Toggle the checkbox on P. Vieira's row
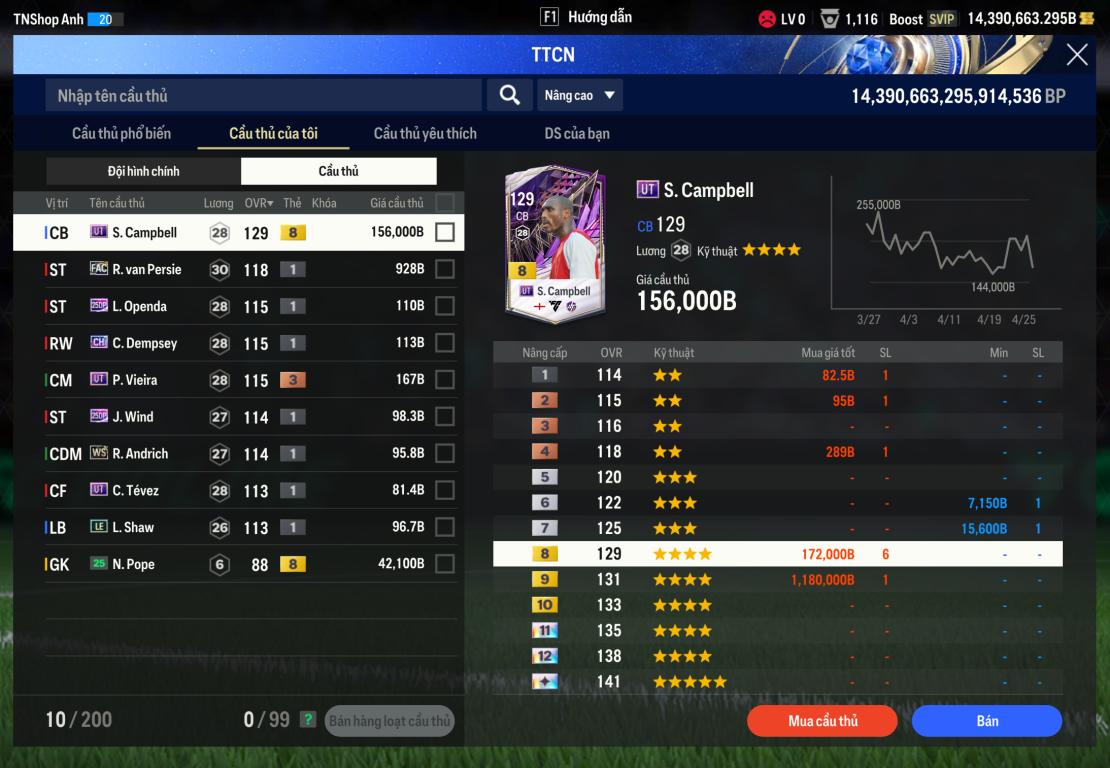The image size is (1110, 768). [445, 380]
